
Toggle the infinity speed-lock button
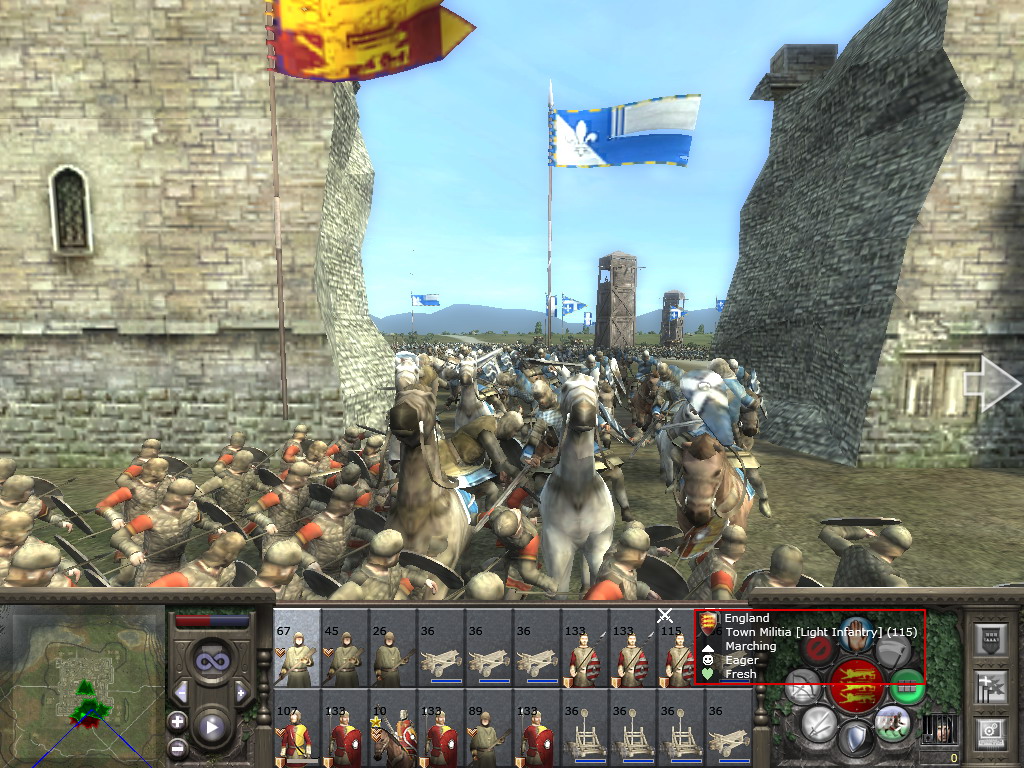pyautogui.click(x=210, y=661)
